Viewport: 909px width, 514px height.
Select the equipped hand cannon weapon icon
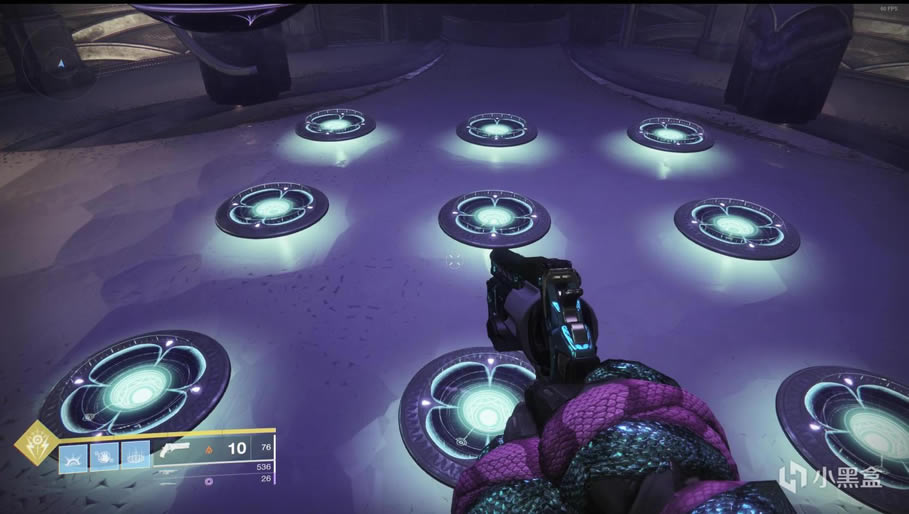click(175, 451)
